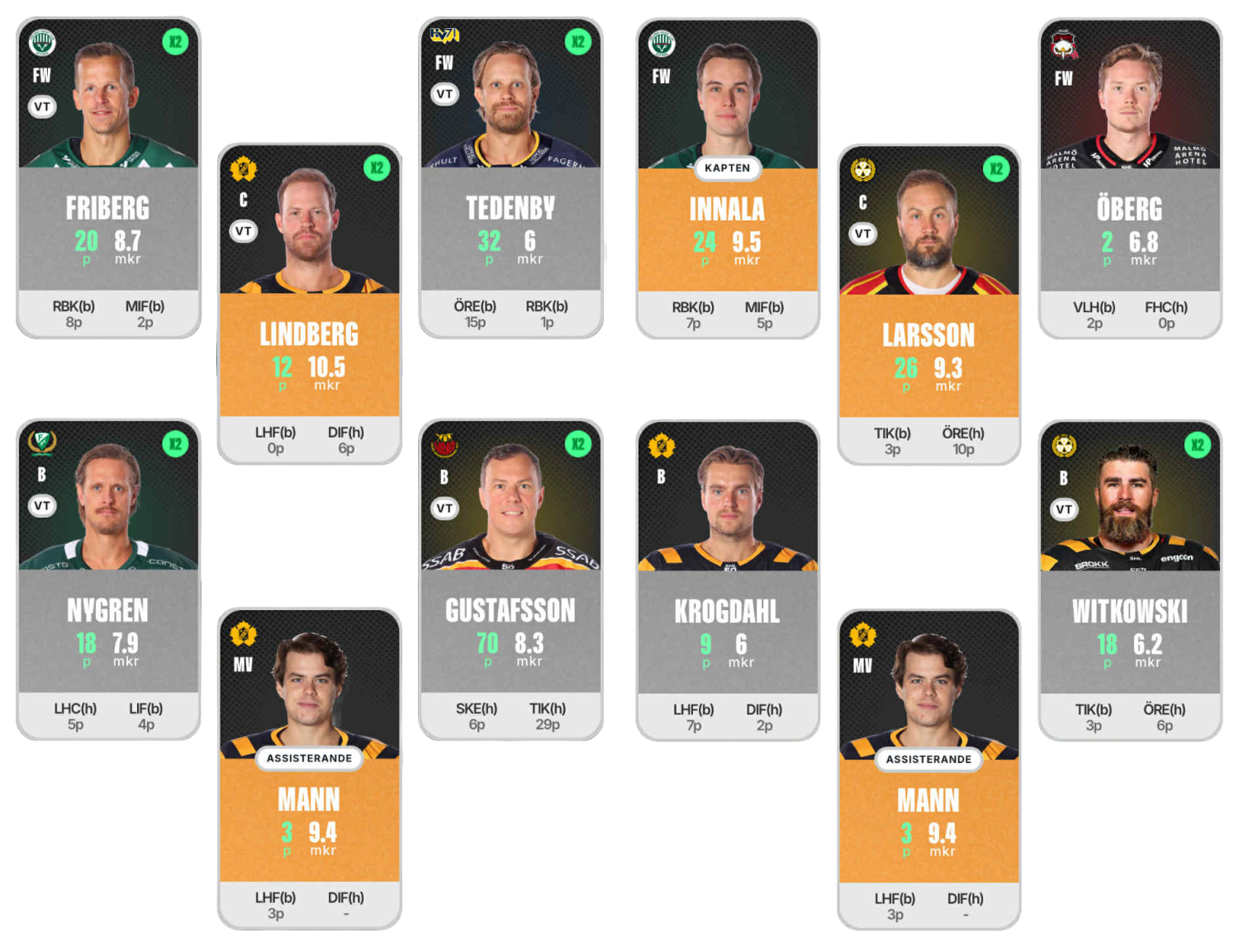The width and height of the screenshot is (1239, 952).
Task: Click the VT badge on Gustafsson's card
Action: [444, 508]
